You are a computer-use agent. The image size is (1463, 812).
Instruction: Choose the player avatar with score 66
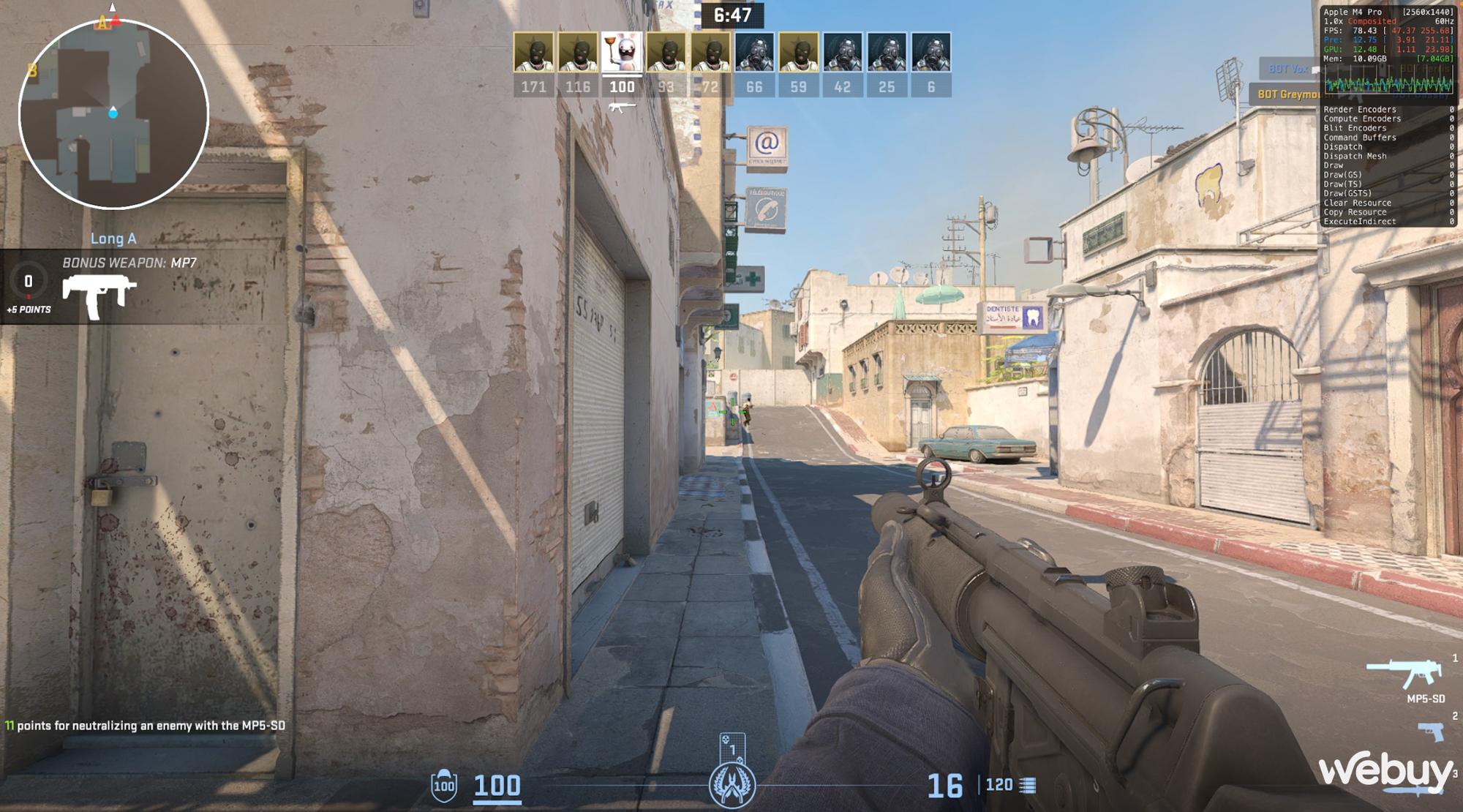(754, 53)
